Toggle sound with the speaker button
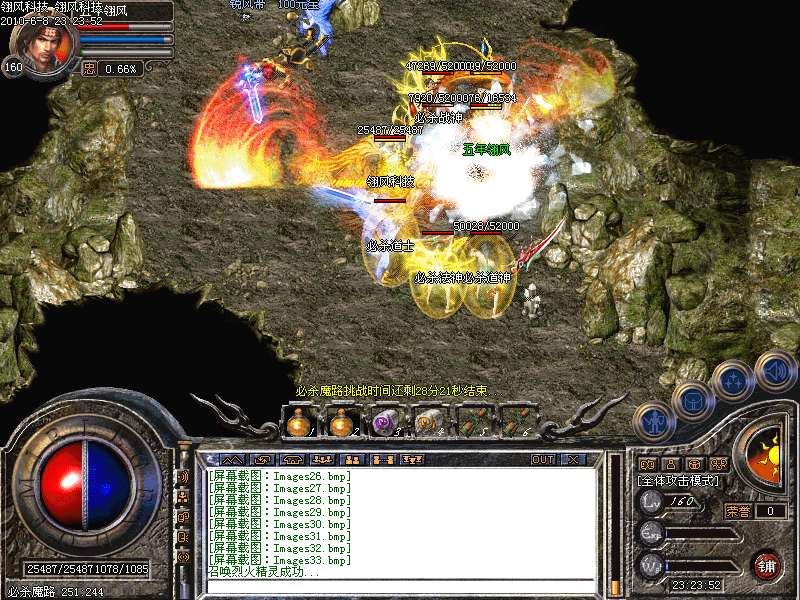Image resolution: width=800 pixels, height=600 pixels. pos(774,370)
